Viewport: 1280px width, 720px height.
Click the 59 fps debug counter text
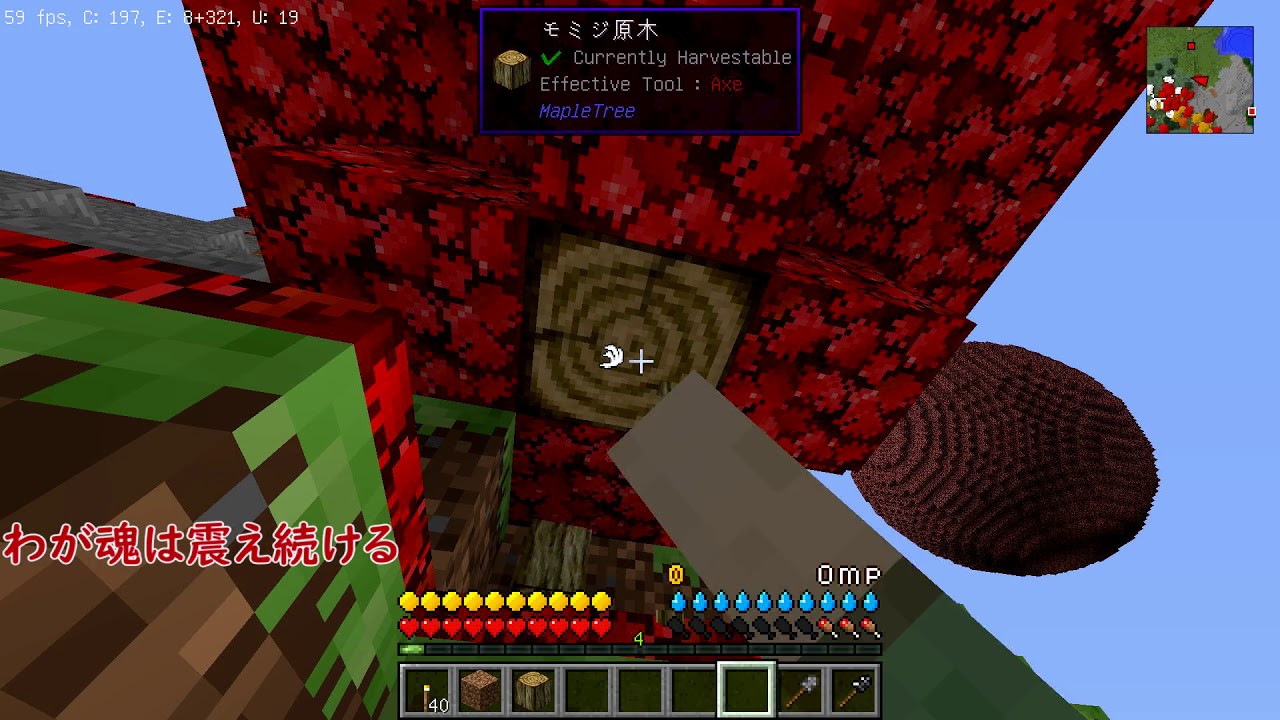[x=35, y=15]
